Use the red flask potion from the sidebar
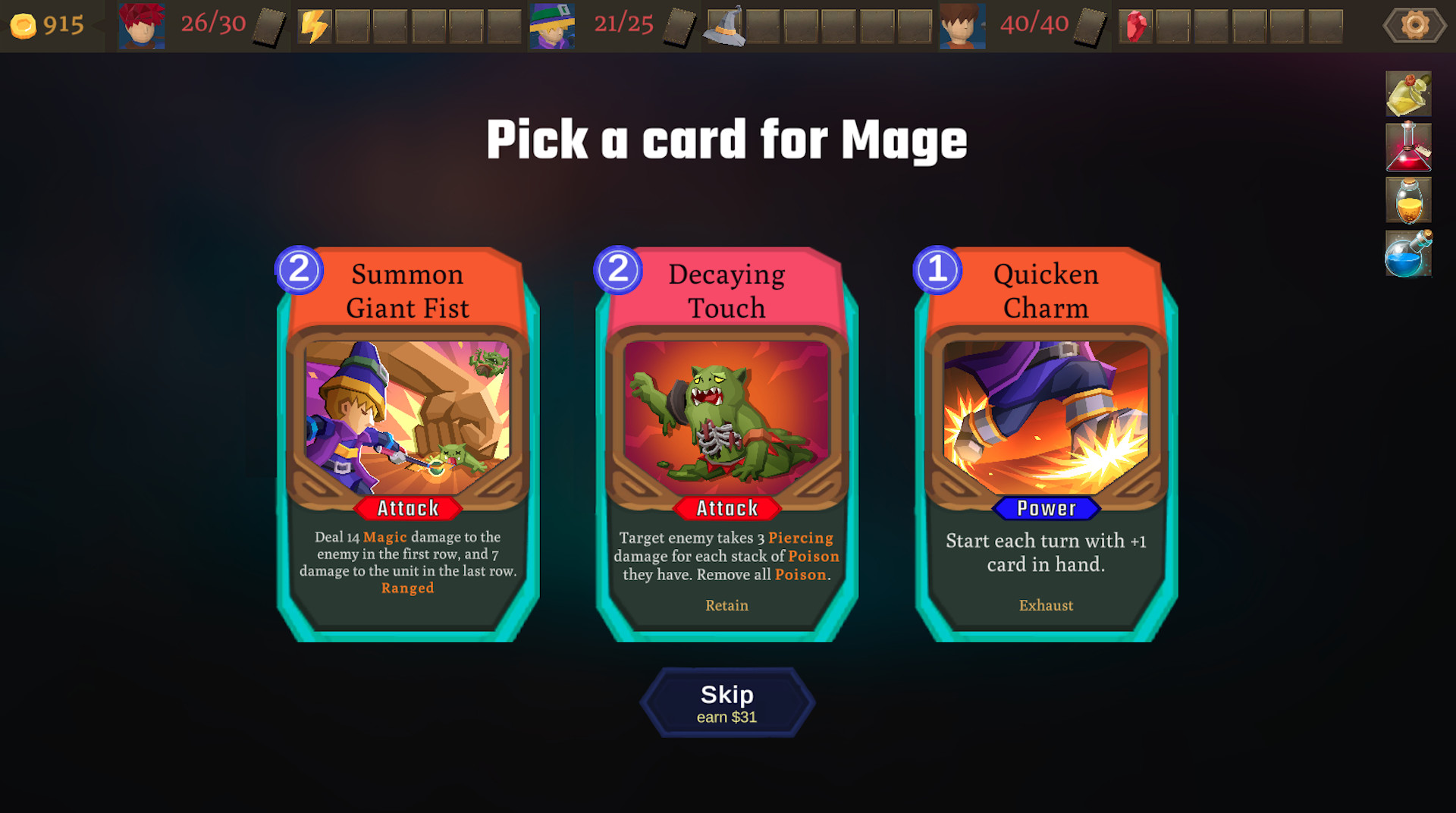 [x=1408, y=147]
